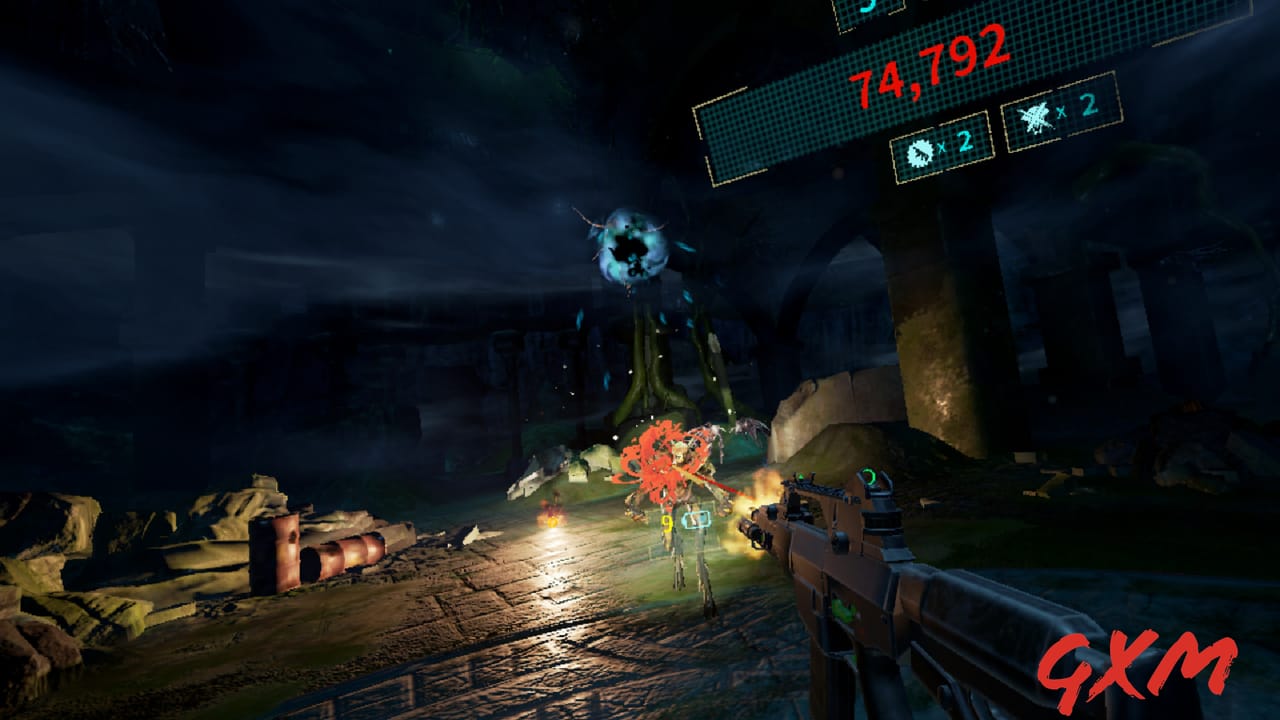
Task: Toggle the holographic ammo gauge beside the enemy
Action: (697, 518)
